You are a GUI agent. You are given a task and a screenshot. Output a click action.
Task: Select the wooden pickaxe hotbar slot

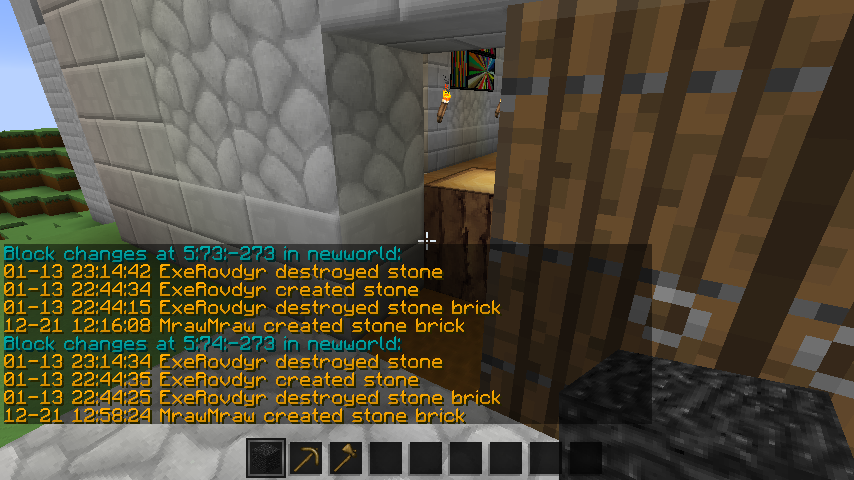point(306,459)
